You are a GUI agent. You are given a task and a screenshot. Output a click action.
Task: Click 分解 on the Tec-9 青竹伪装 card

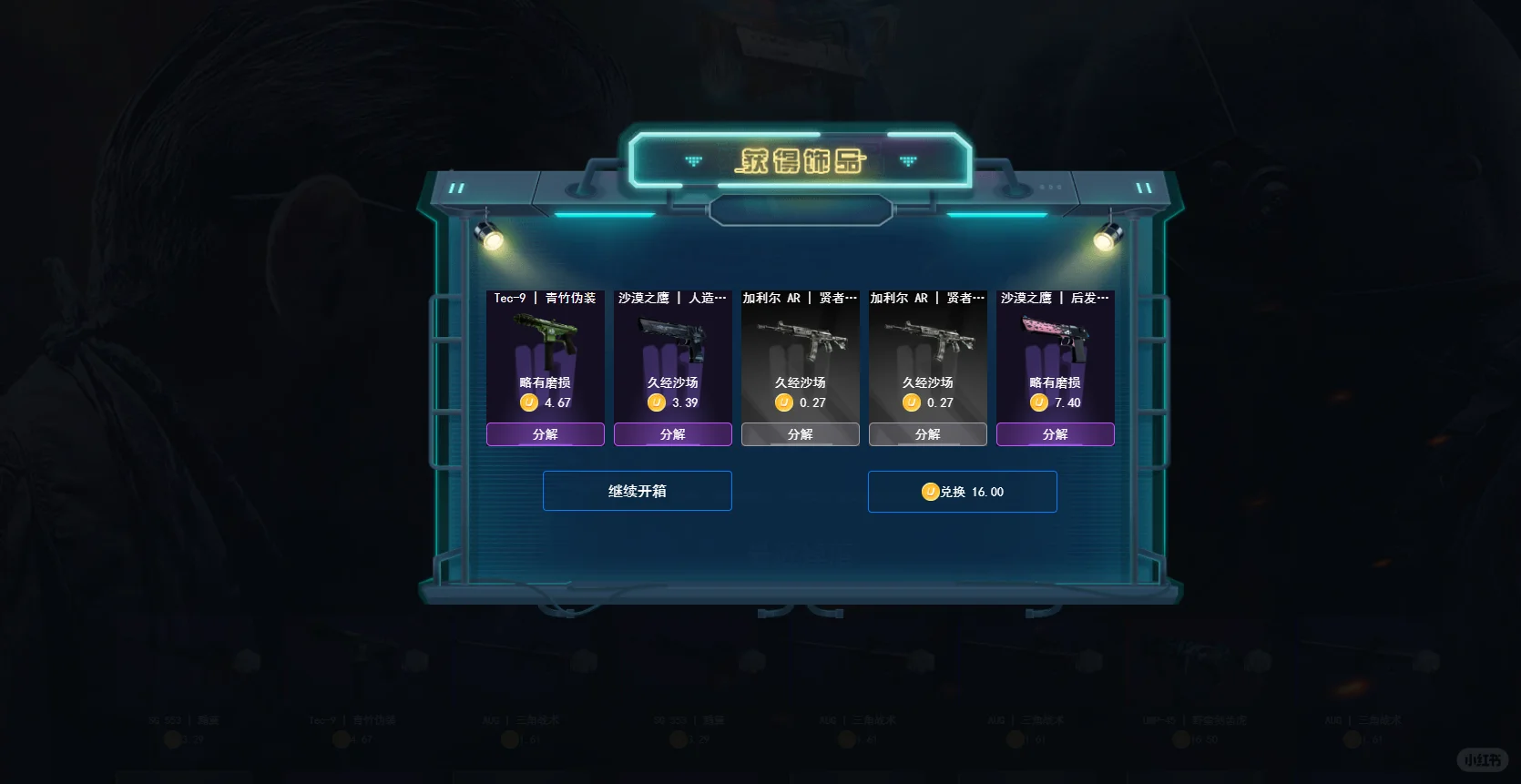(545, 434)
